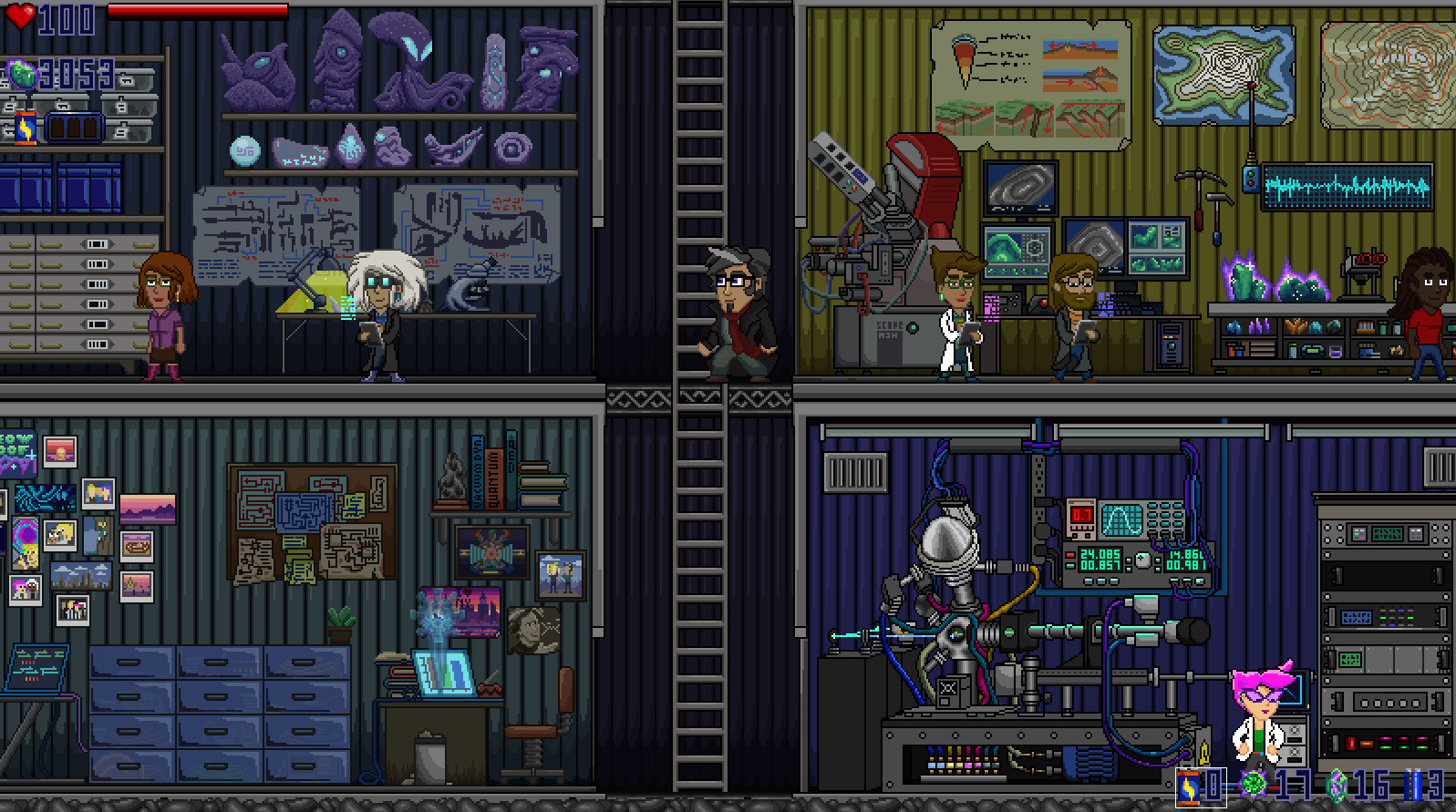Screen dimensions: 1456x812
Task: Click the energy cell pack icon below the gem counter
Action: (x=26, y=128)
